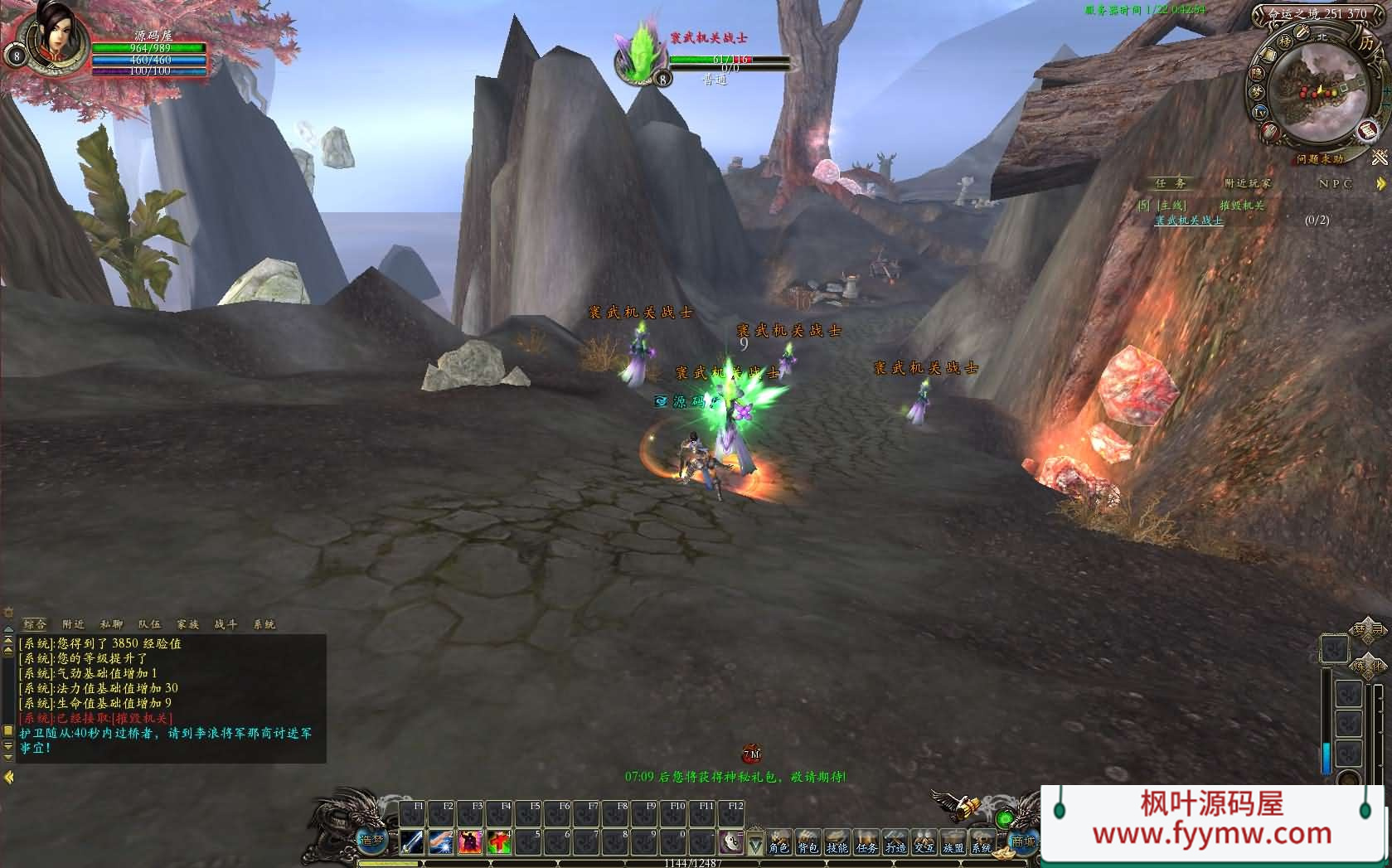This screenshot has width=1392, height=868.
Task: Open the 技能 skills window
Action: 837,842
